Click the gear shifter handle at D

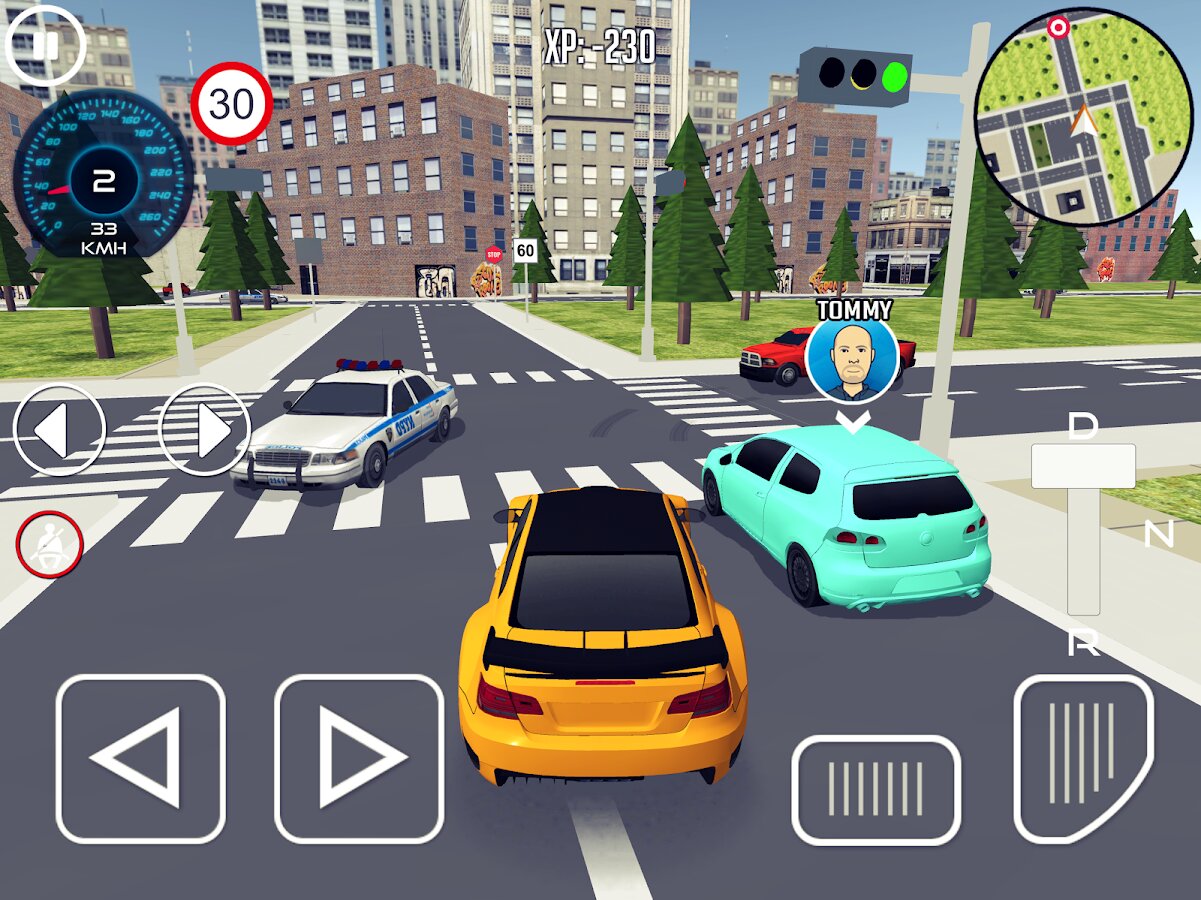pos(1083,465)
